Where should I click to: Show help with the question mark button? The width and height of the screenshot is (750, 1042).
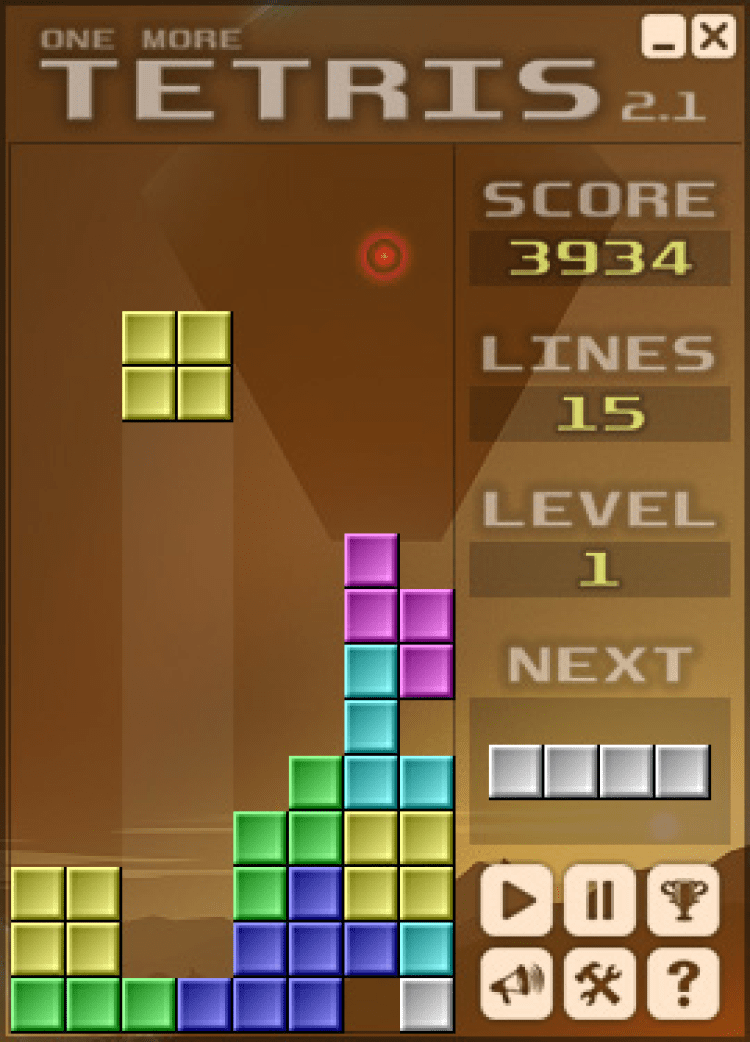[x=684, y=984]
